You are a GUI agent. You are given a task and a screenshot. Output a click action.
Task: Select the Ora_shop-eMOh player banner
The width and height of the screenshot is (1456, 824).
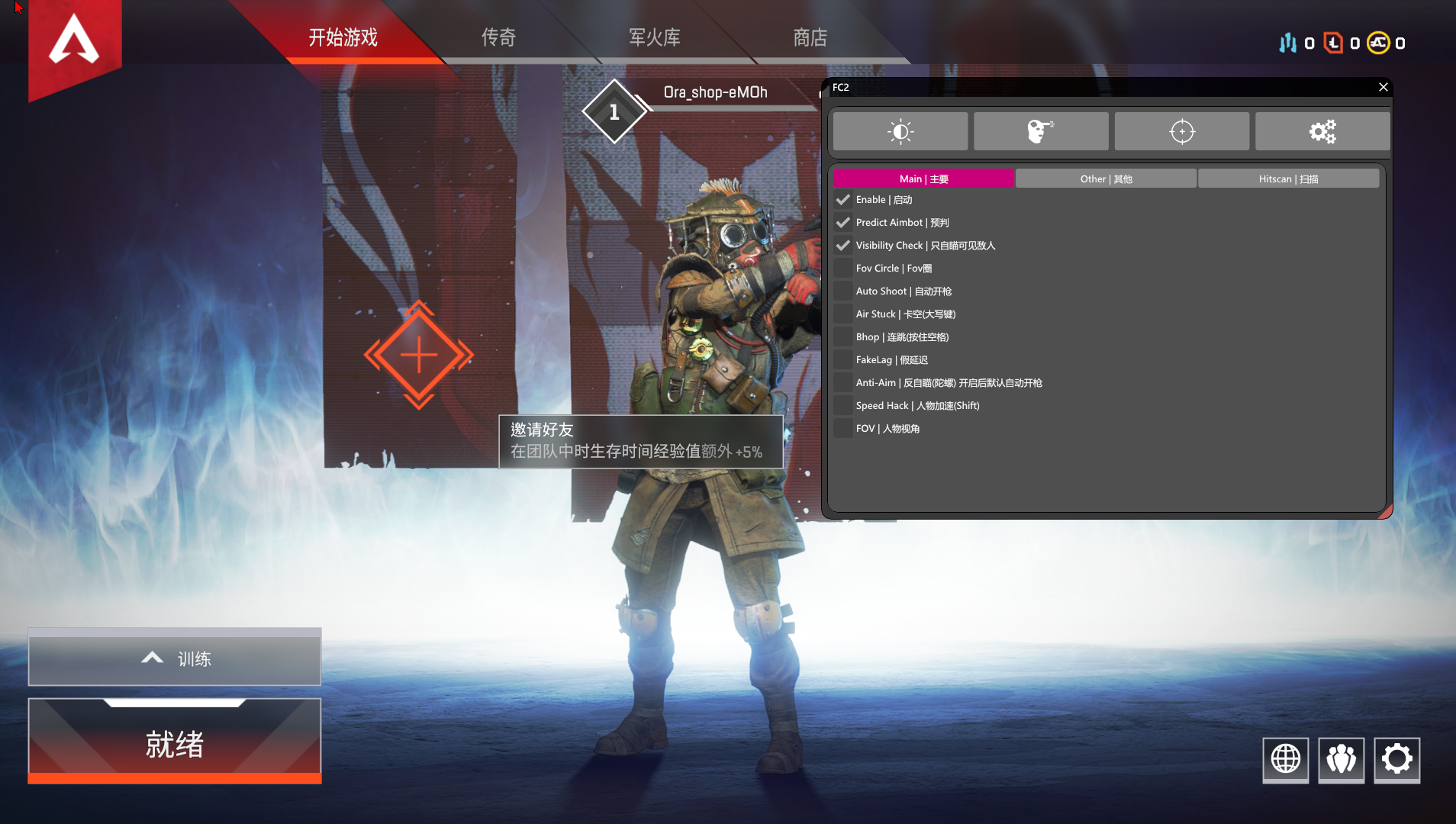coord(715,93)
